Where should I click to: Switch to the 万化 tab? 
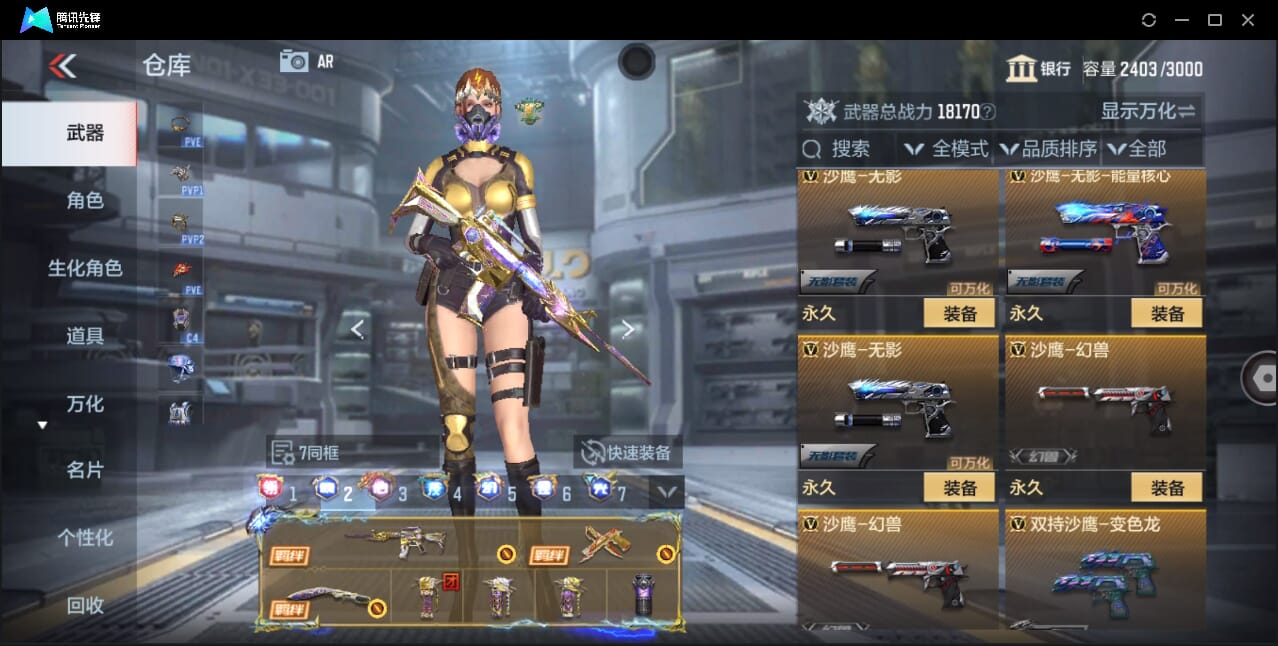click(x=85, y=404)
